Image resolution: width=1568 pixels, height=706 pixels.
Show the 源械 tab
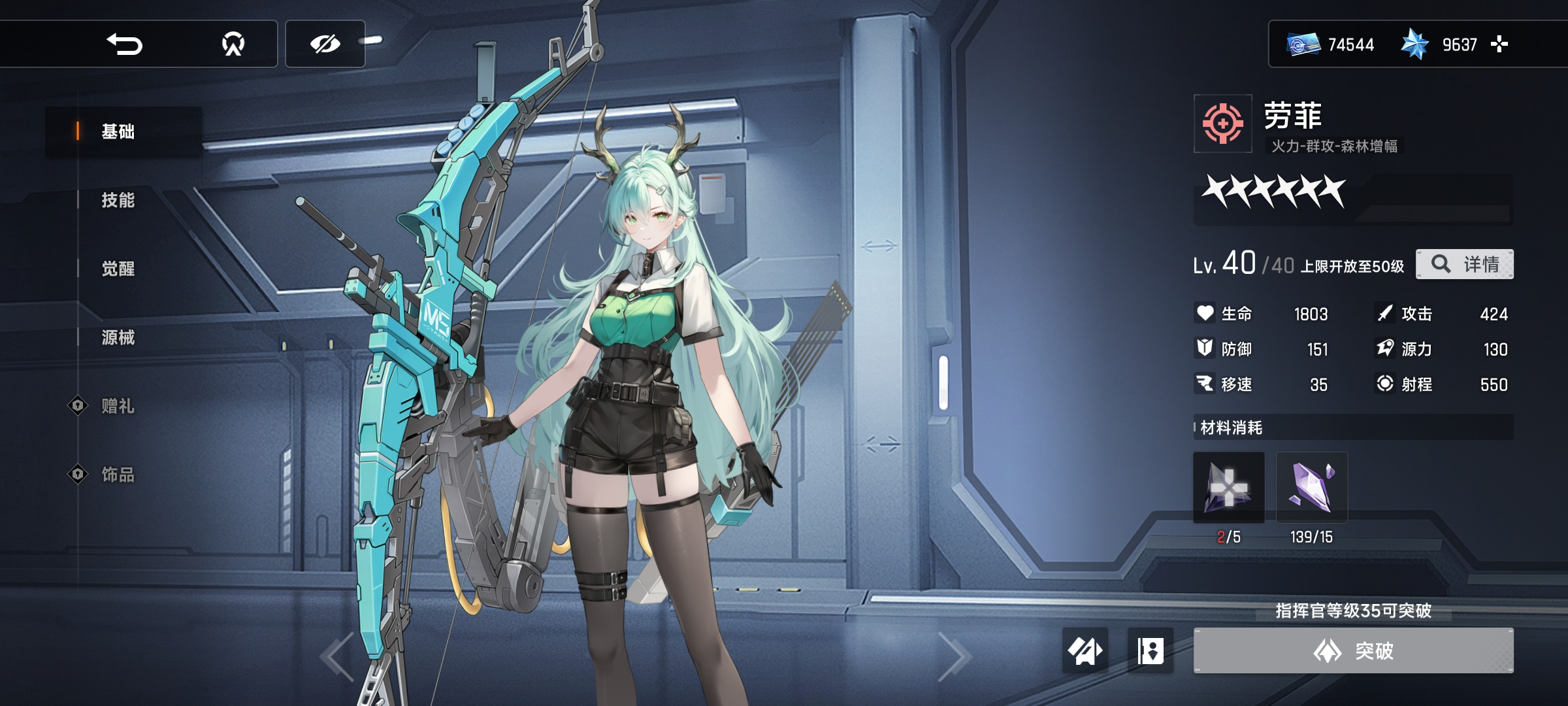coord(118,337)
